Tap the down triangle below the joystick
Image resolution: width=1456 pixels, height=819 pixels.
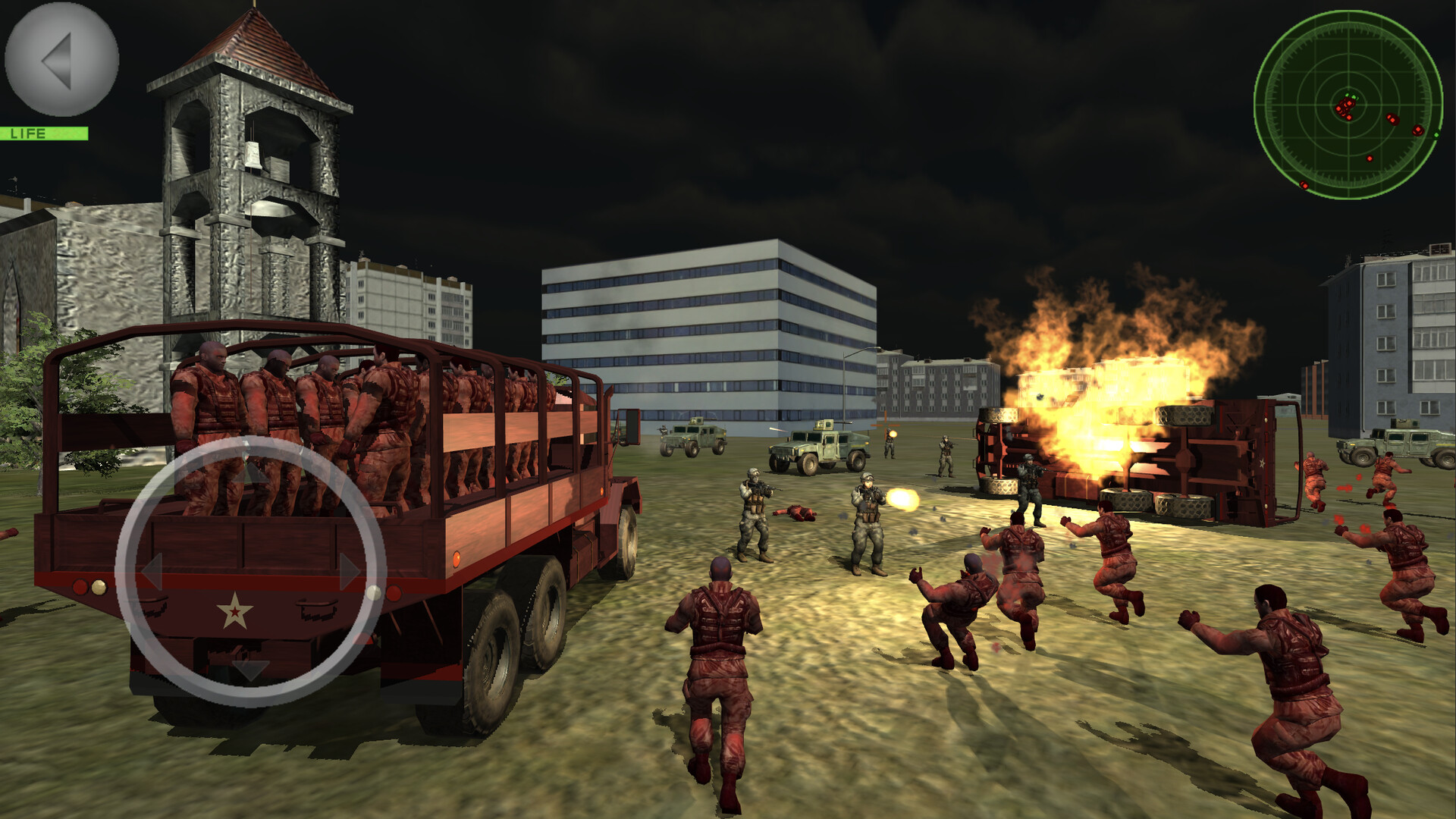point(249,667)
